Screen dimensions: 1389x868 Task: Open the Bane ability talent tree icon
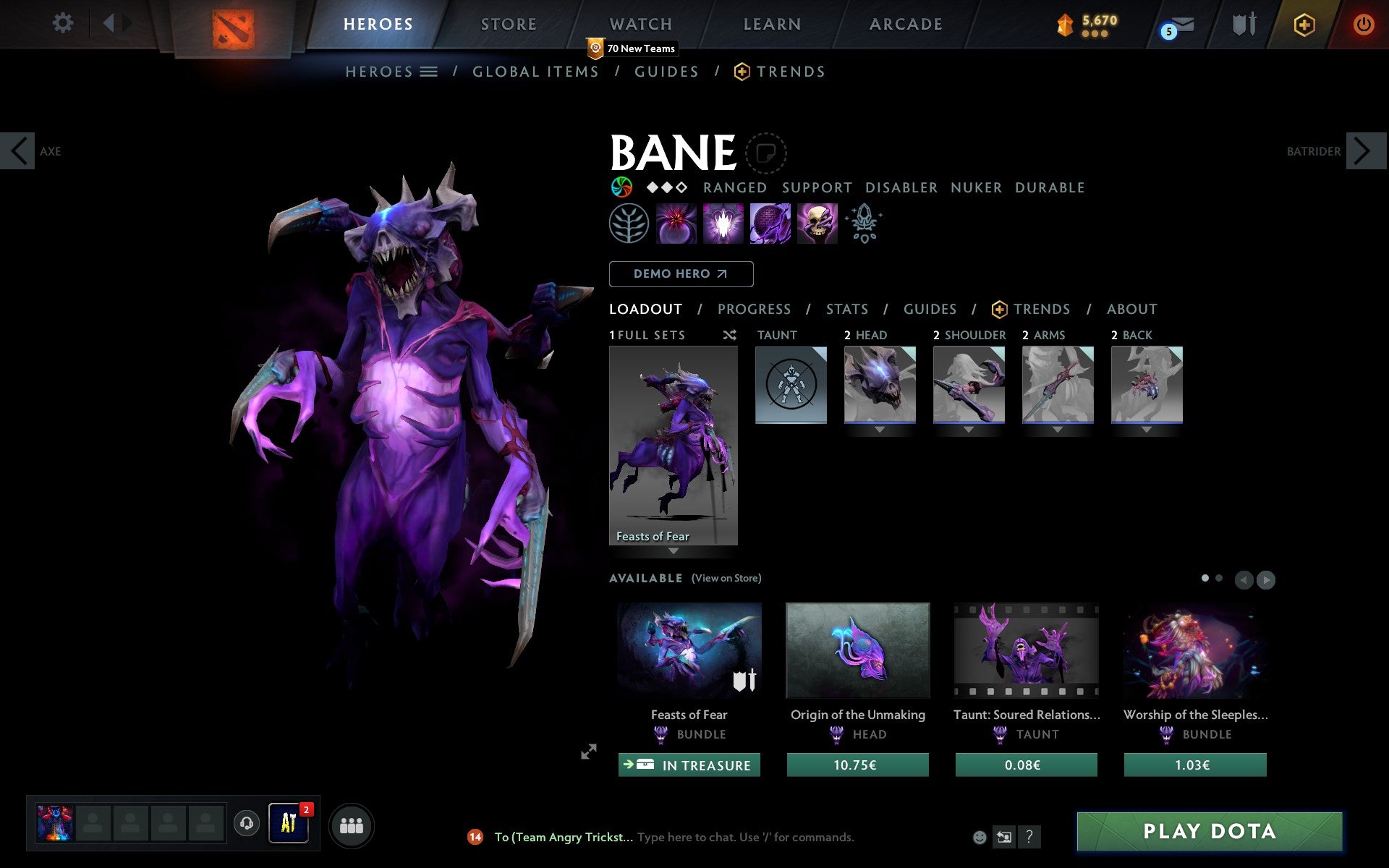pyautogui.click(x=628, y=224)
